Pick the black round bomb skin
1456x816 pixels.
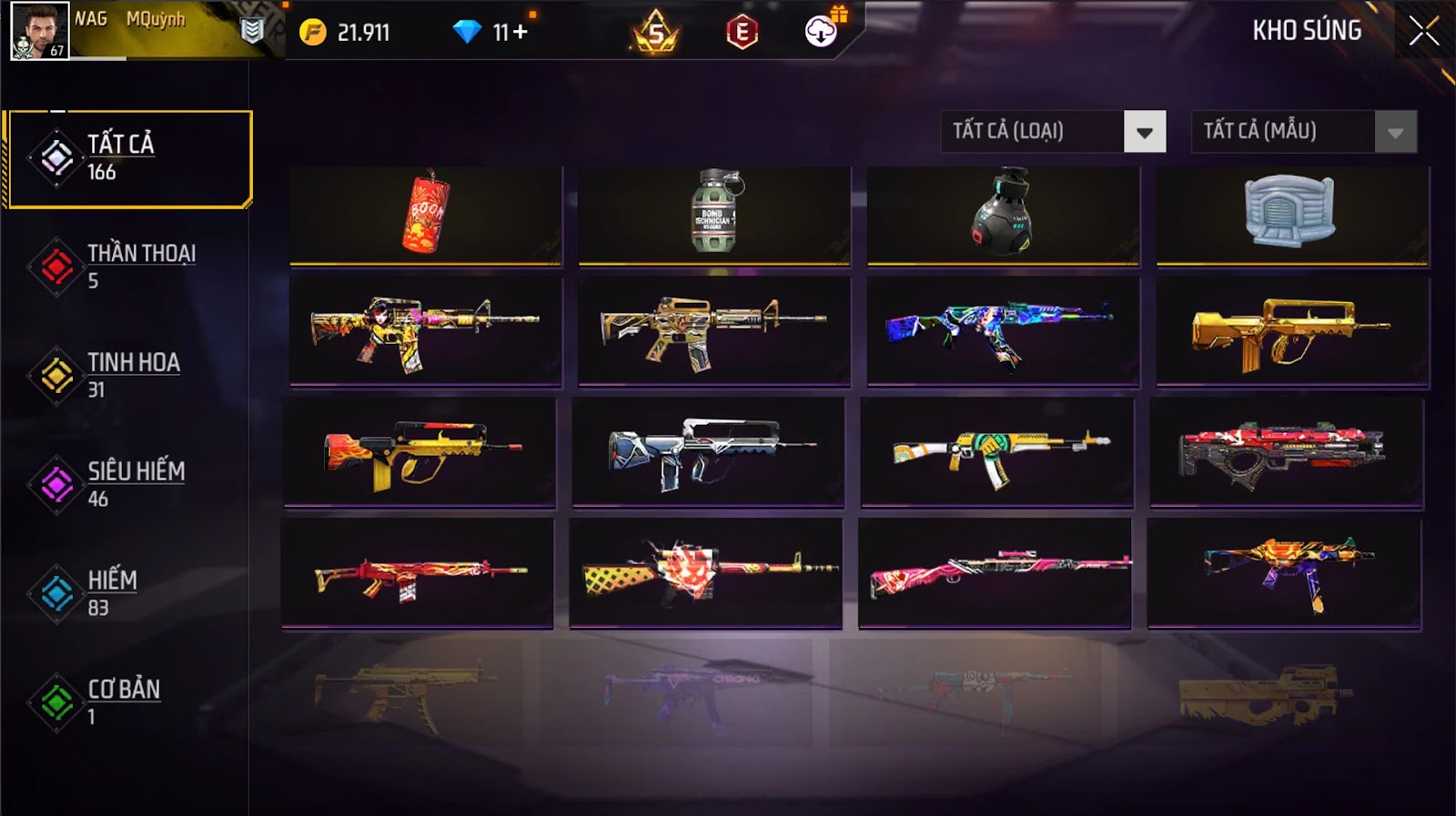coord(1003,216)
